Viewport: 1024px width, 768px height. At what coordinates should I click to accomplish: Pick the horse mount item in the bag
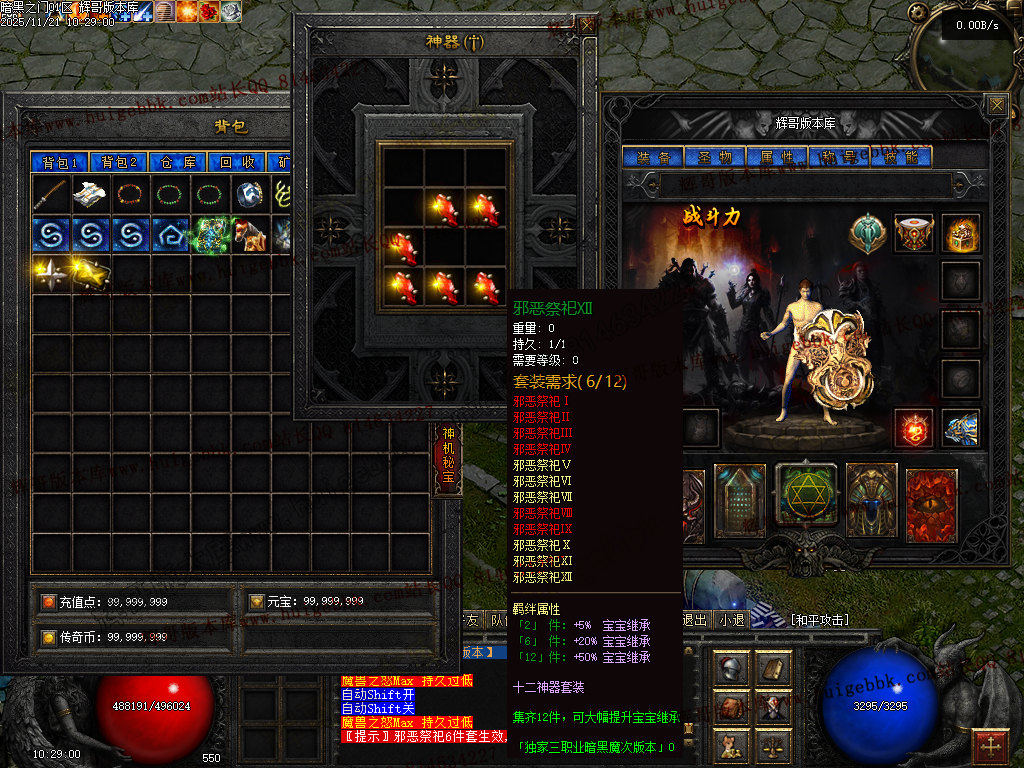pyautogui.click(x=251, y=234)
